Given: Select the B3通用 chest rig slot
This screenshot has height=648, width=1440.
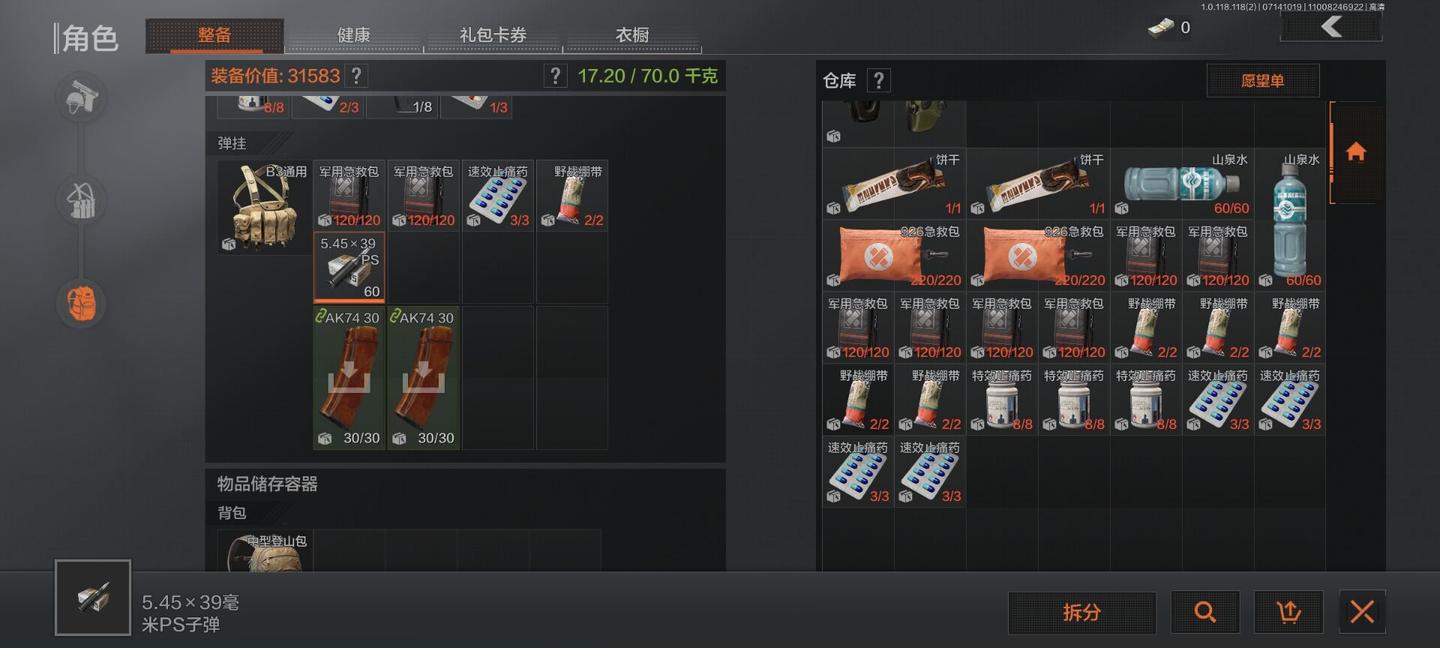Looking at the screenshot, I should coord(264,207).
